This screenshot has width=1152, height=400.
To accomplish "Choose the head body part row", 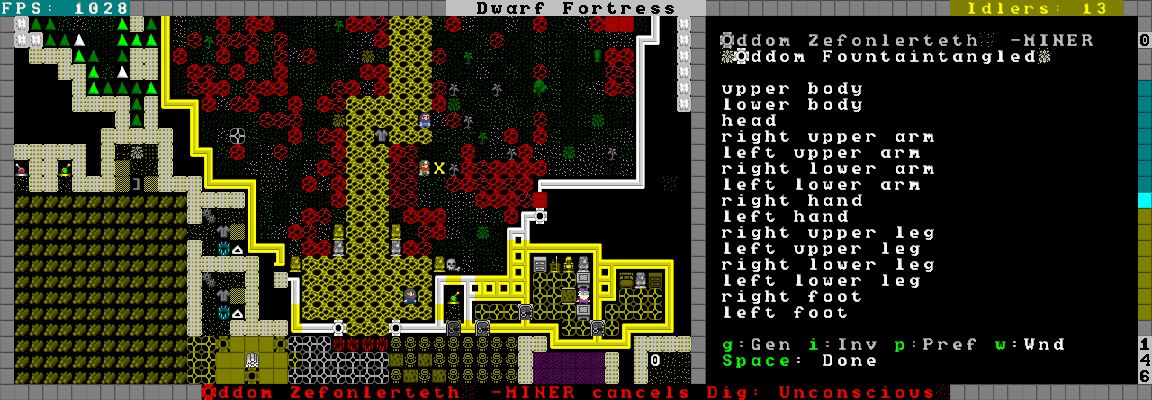I will pos(749,121).
